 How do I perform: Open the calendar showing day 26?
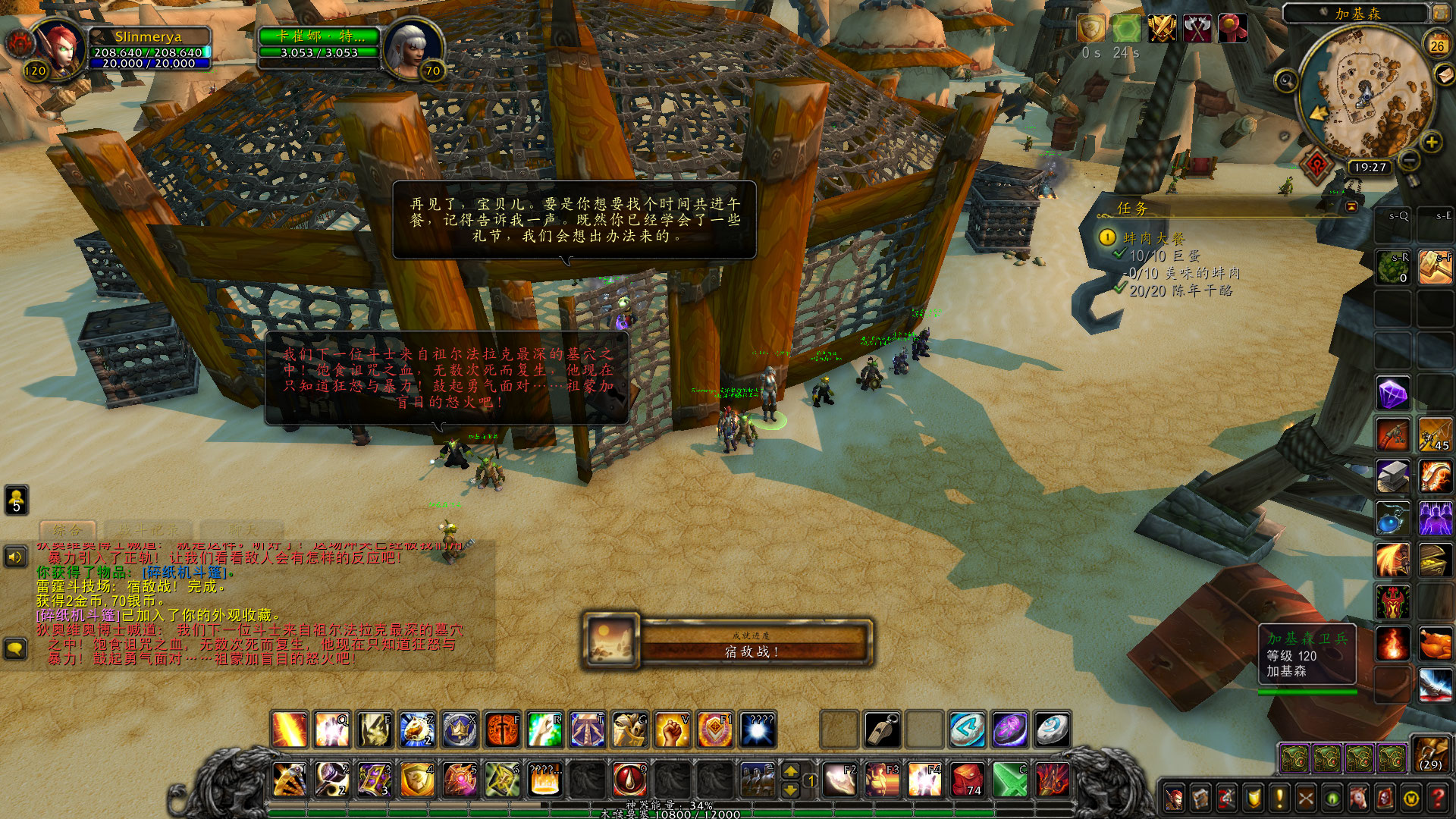(1437, 45)
